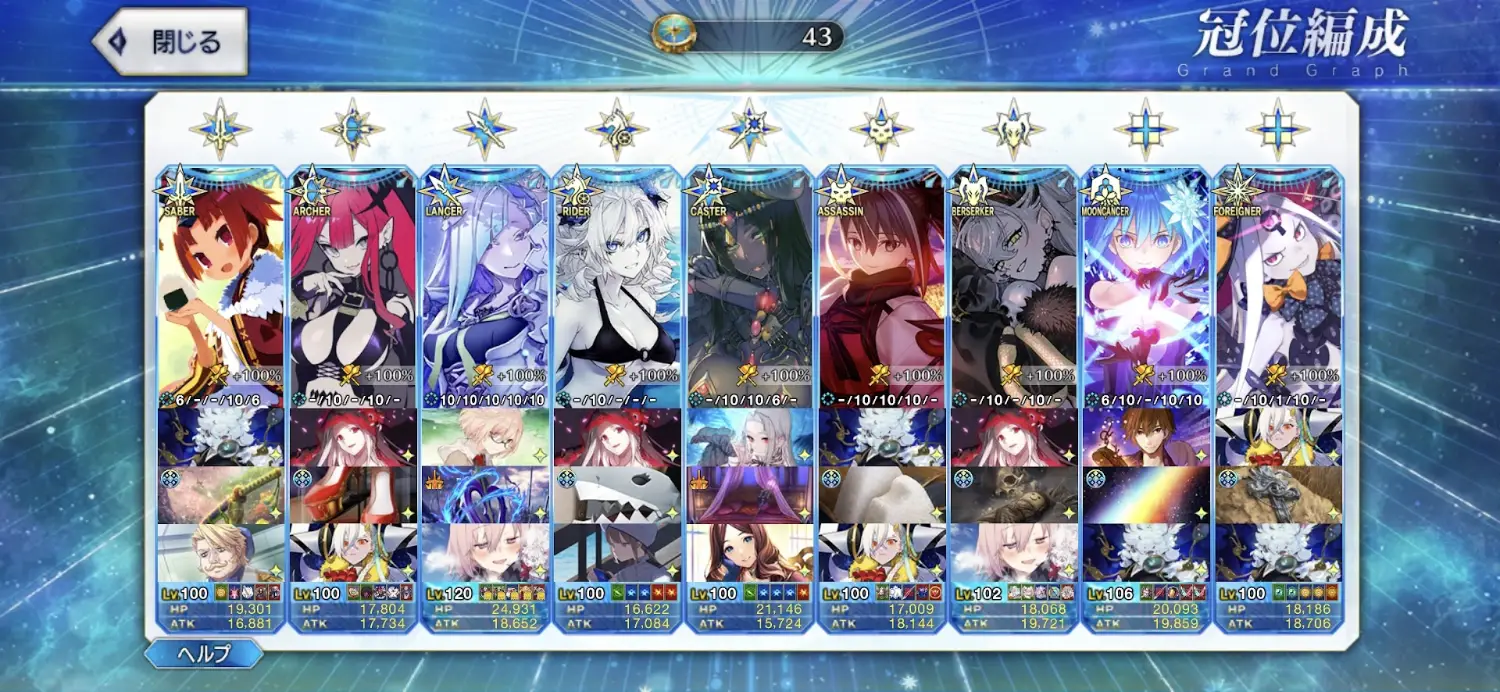Select the red high heels craft essence under Archer

coord(353,495)
